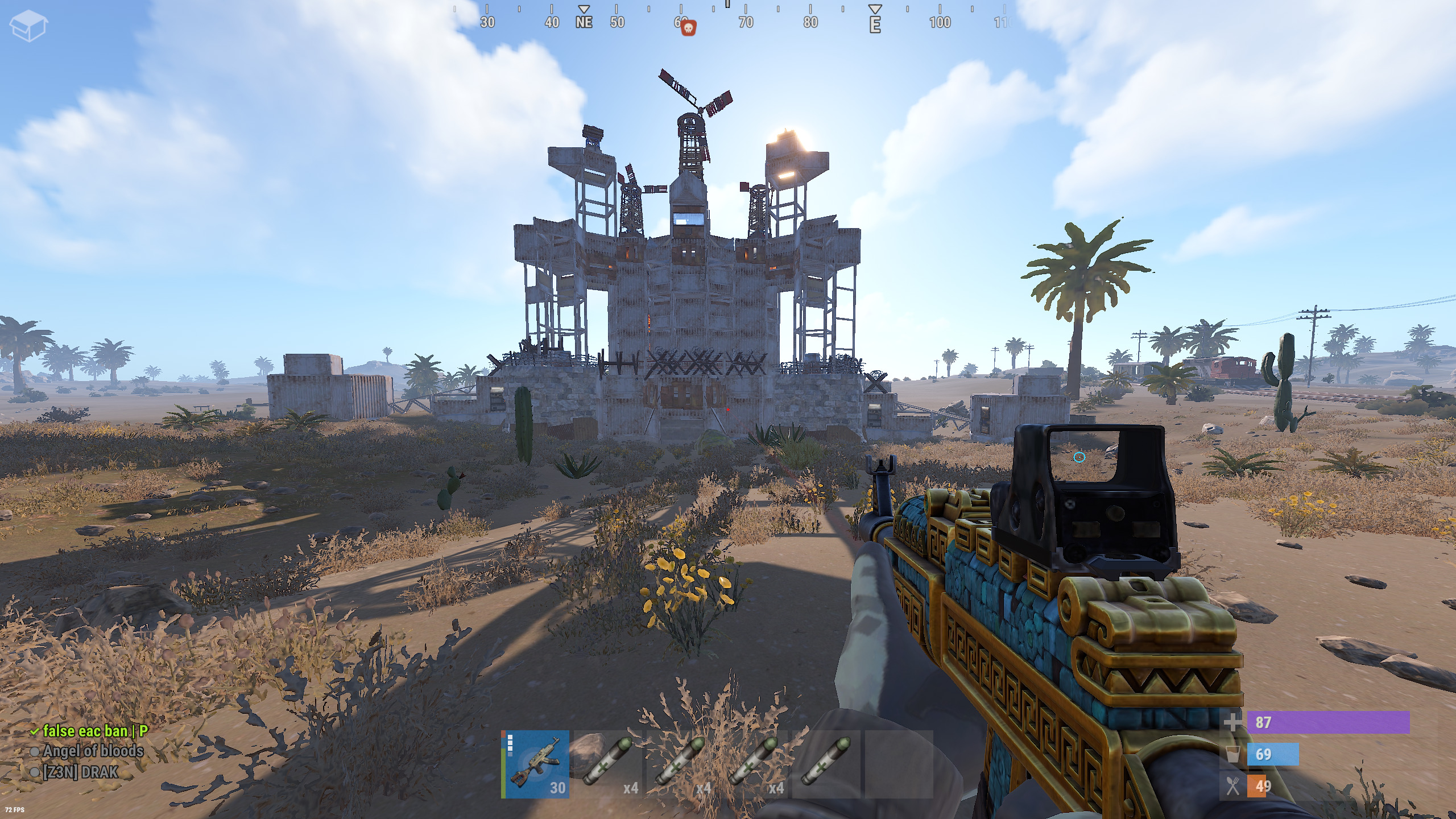Select teammate "[Z3N] DRAK"
This screenshot has height=819, width=1456.
tap(80, 772)
